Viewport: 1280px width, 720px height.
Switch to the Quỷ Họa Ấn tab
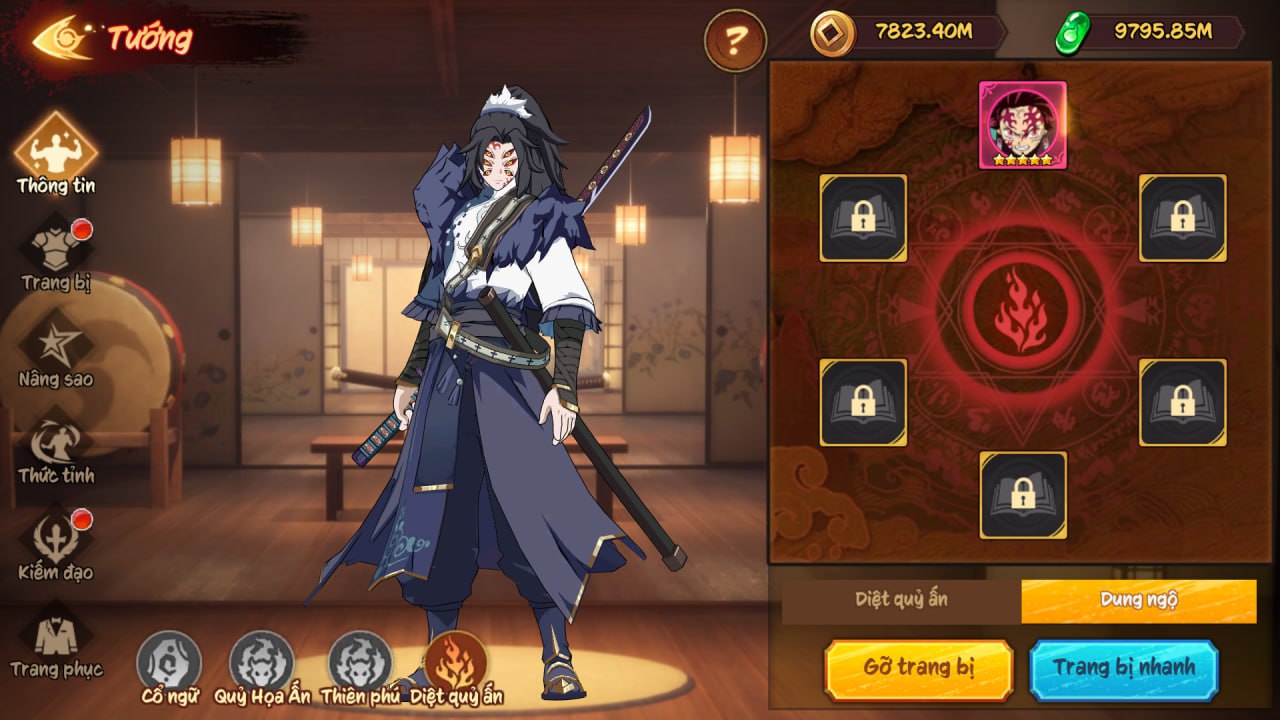pos(262,664)
